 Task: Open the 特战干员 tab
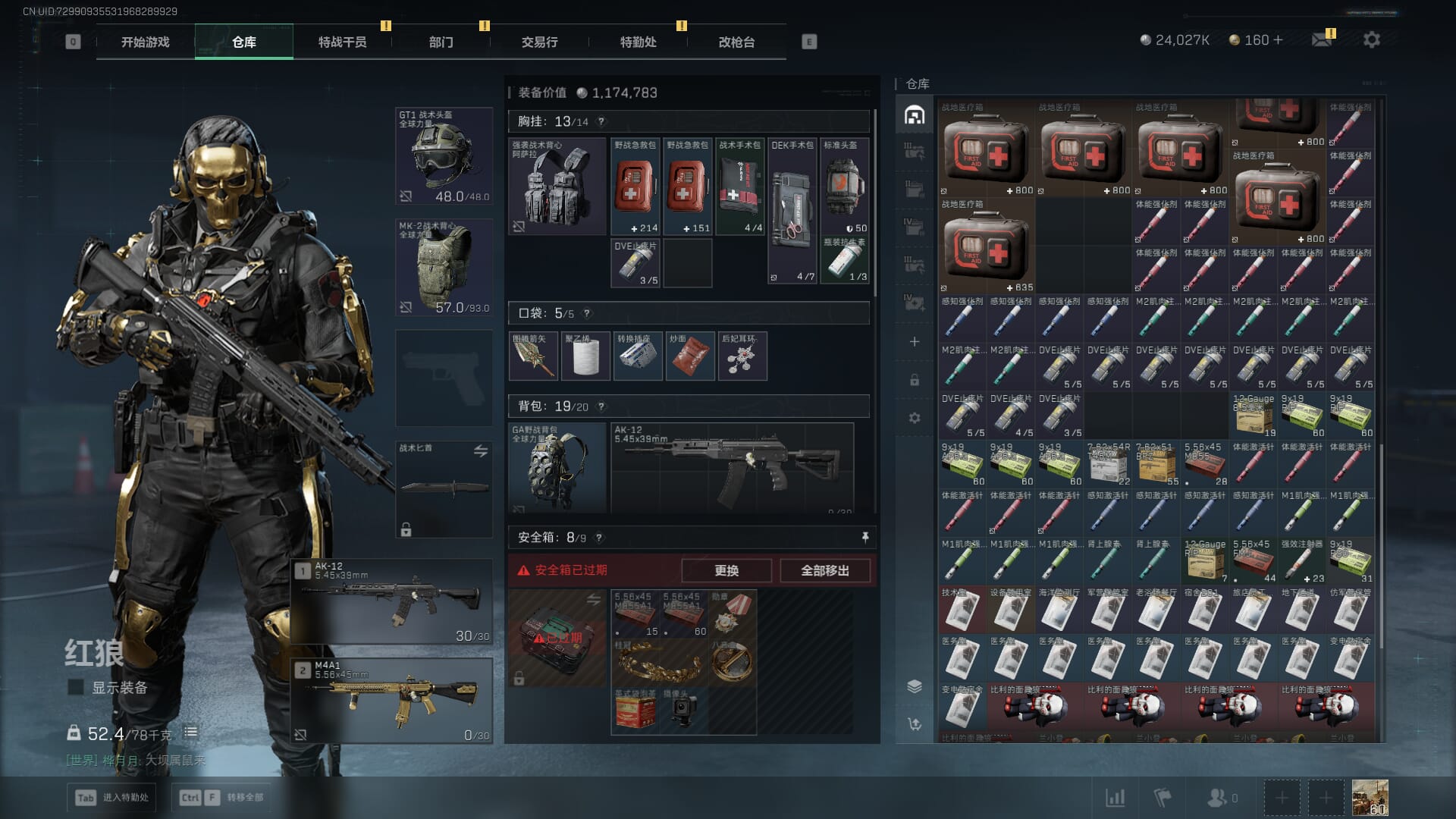(x=342, y=42)
